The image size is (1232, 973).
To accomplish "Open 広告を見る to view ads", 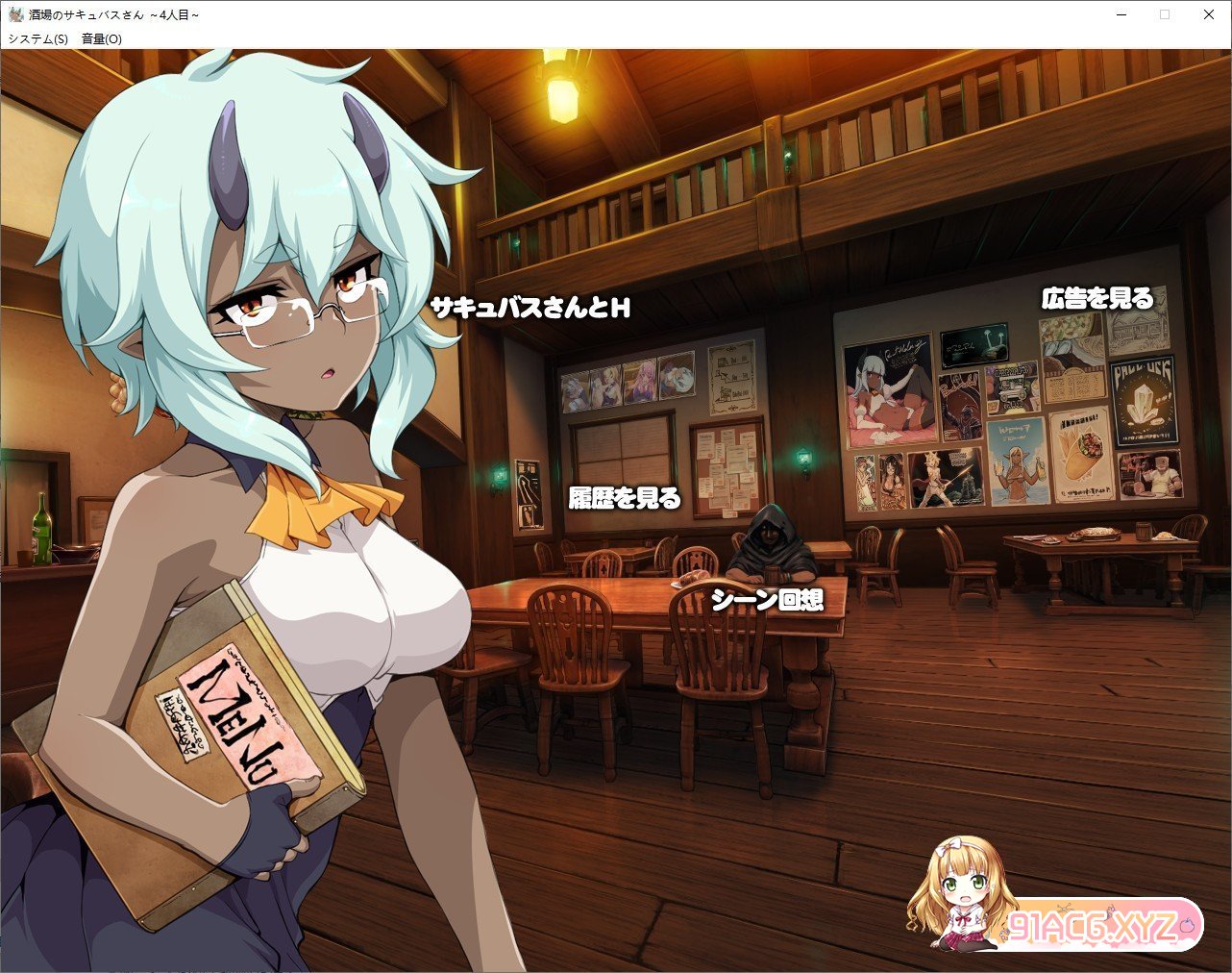I will click(x=1096, y=298).
